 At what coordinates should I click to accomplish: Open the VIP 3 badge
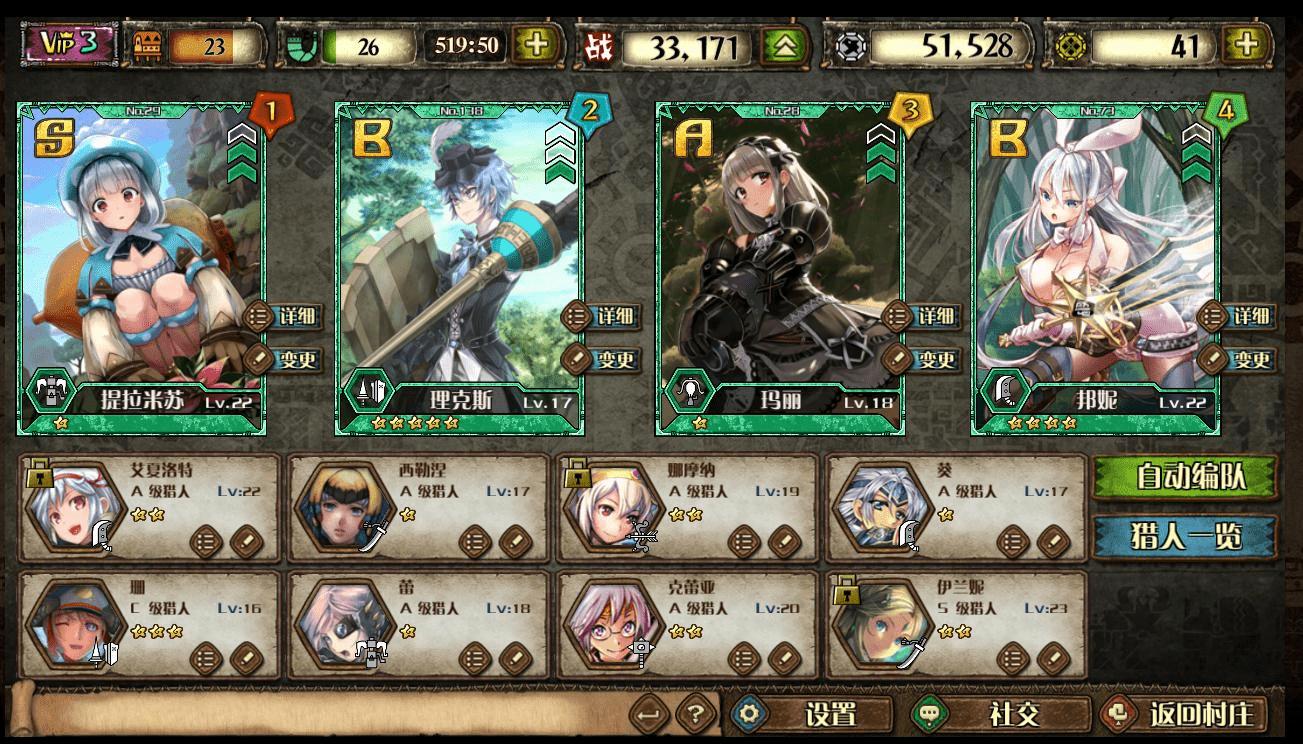click(70, 45)
